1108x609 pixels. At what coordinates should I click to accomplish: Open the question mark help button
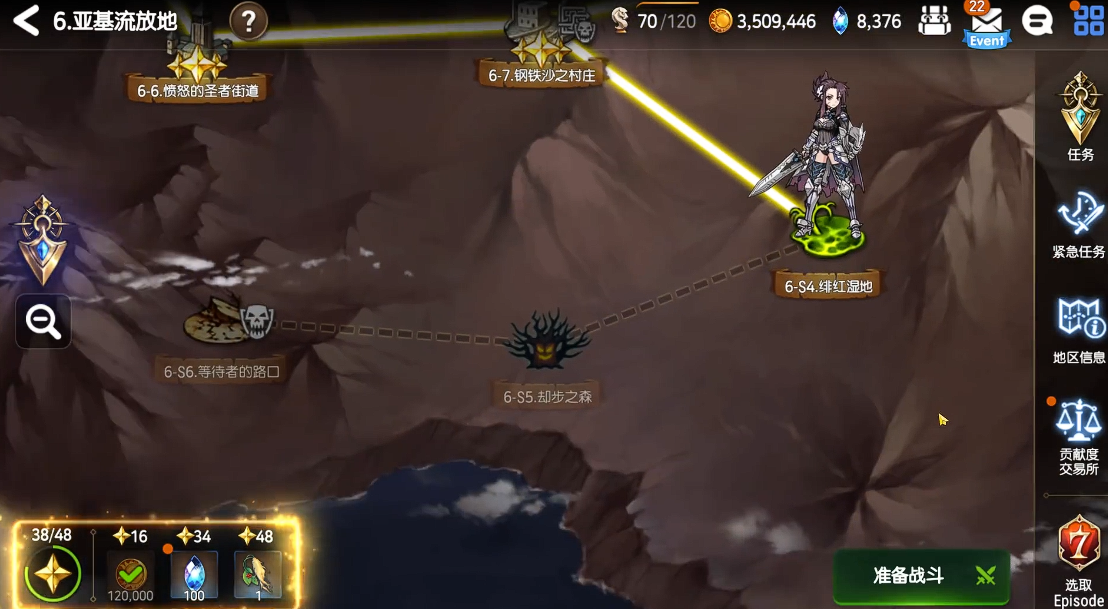coord(249,21)
